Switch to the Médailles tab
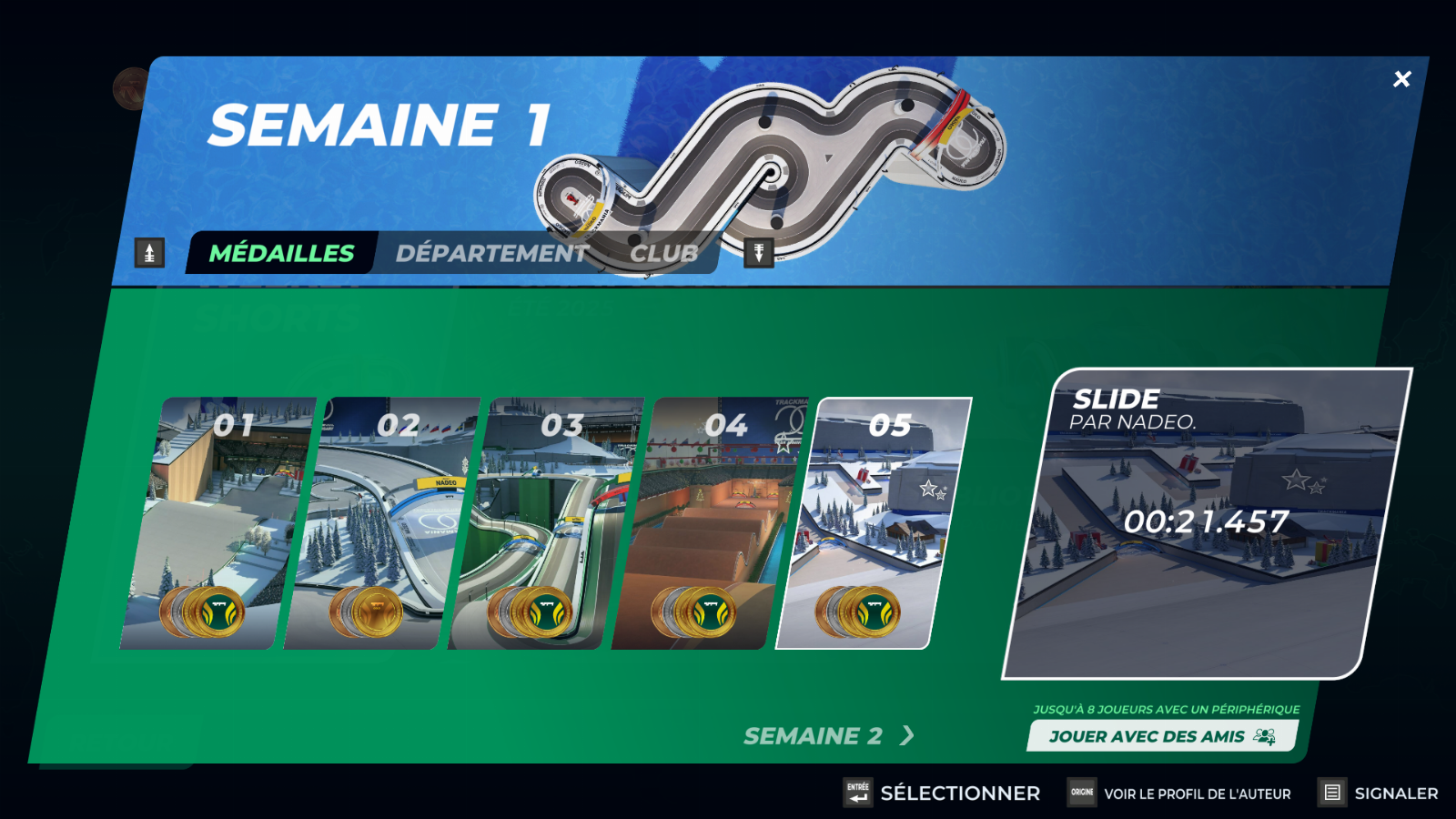 pos(281,253)
